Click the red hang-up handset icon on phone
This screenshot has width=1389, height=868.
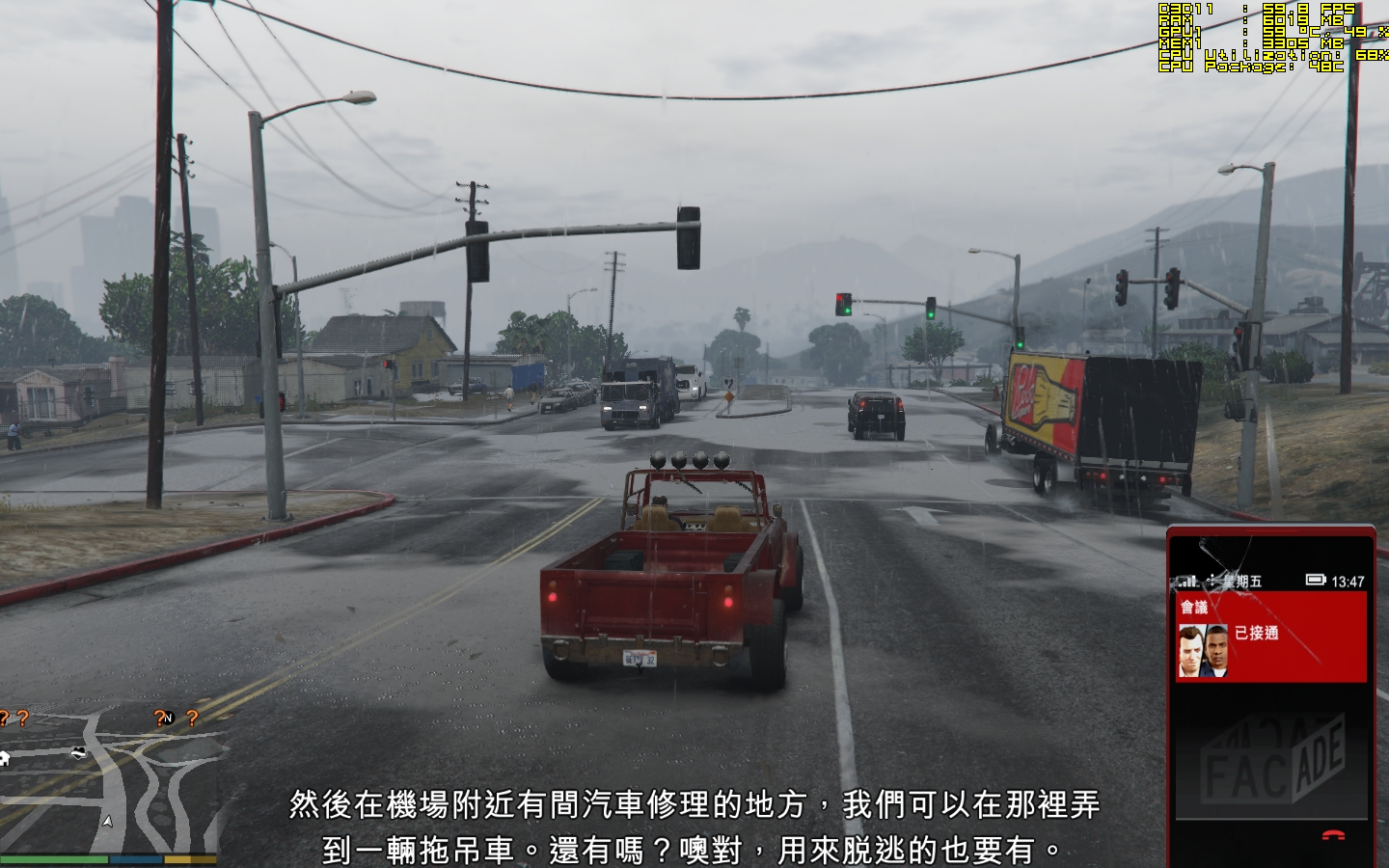pyautogui.click(x=1333, y=834)
